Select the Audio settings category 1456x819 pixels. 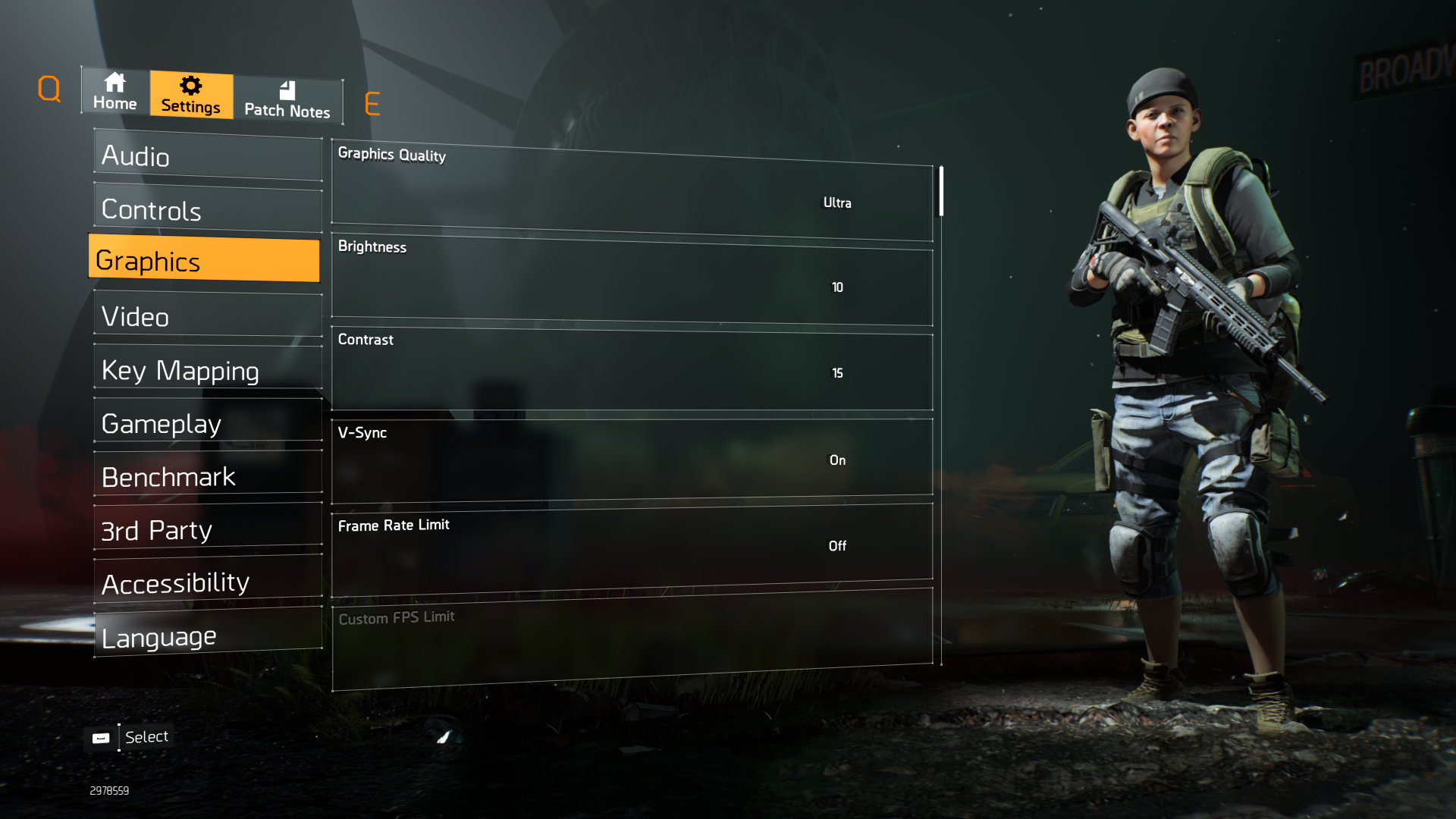tap(208, 157)
